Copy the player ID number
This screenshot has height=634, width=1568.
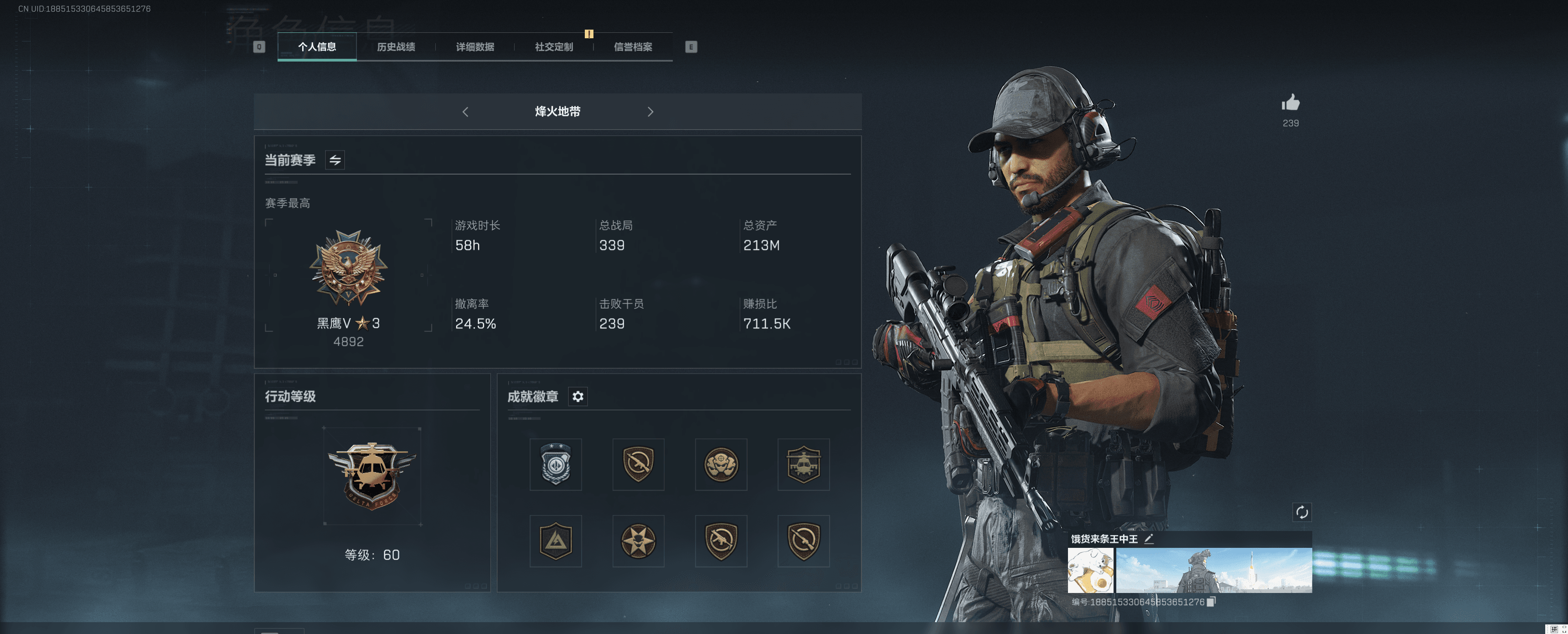pyautogui.click(x=1211, y=602)
